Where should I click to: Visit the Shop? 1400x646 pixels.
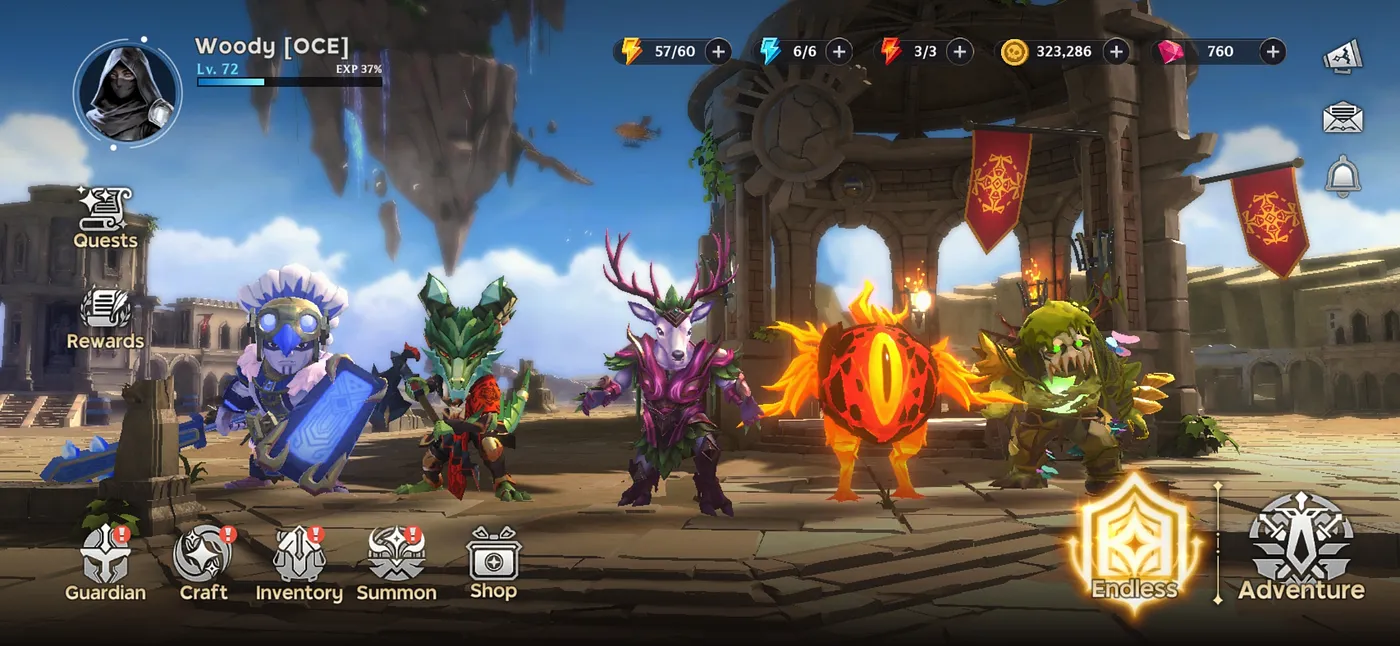coord(493,562)
